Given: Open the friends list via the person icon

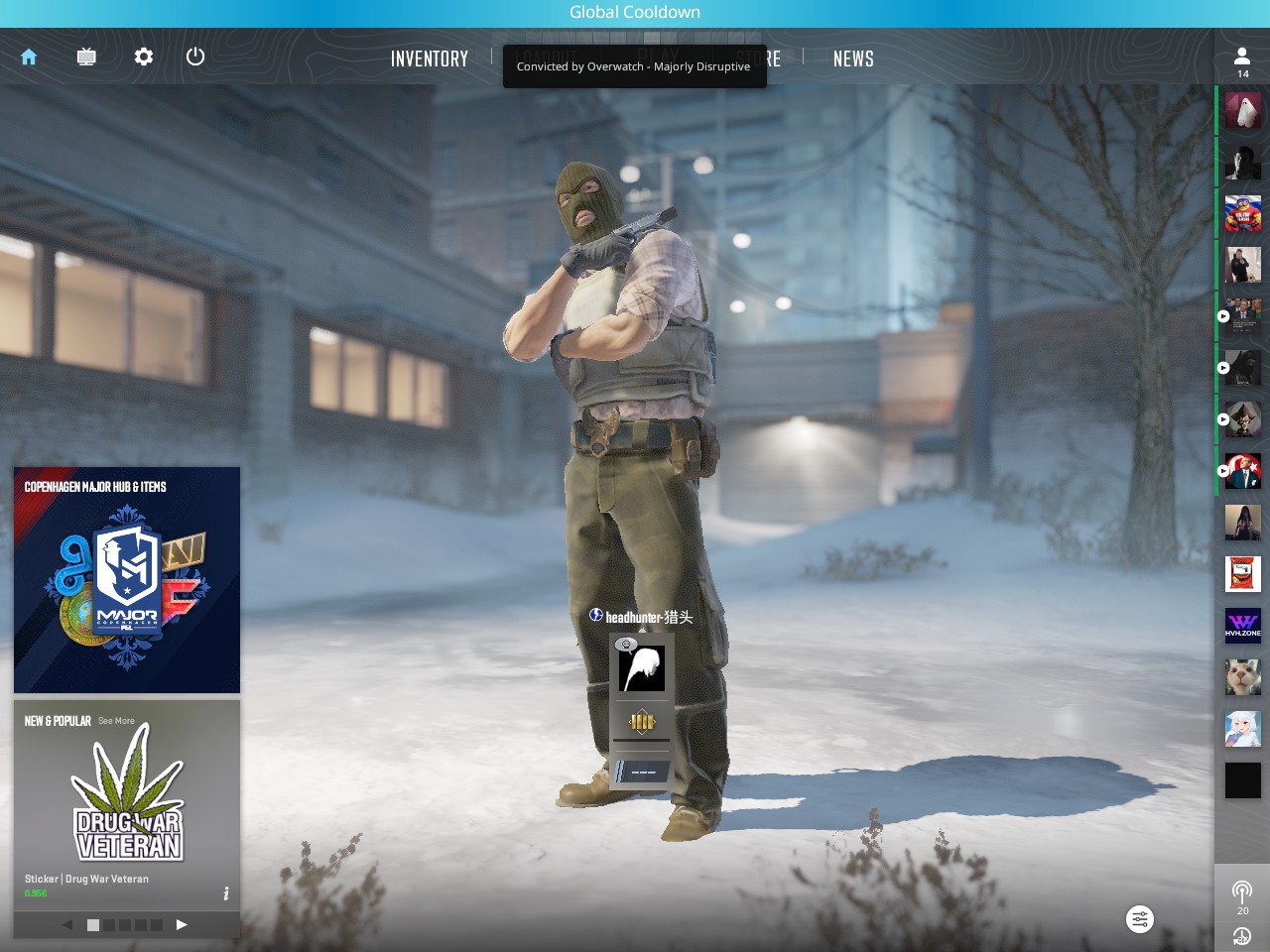Looking at the screenshot, I should coord(1242,57).
